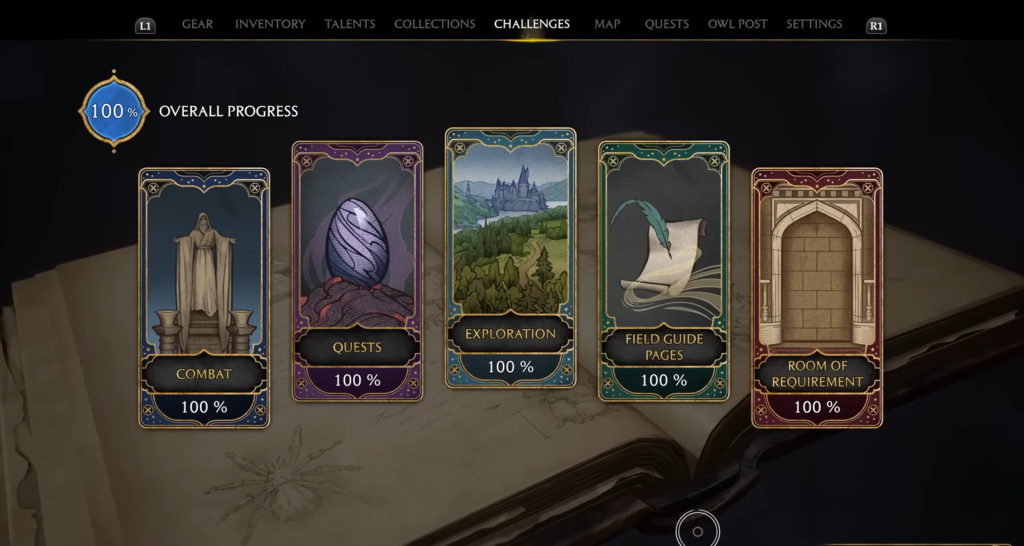Select the Combat challenge card
Screen dimensions: 1024x546
pos(204,297)
